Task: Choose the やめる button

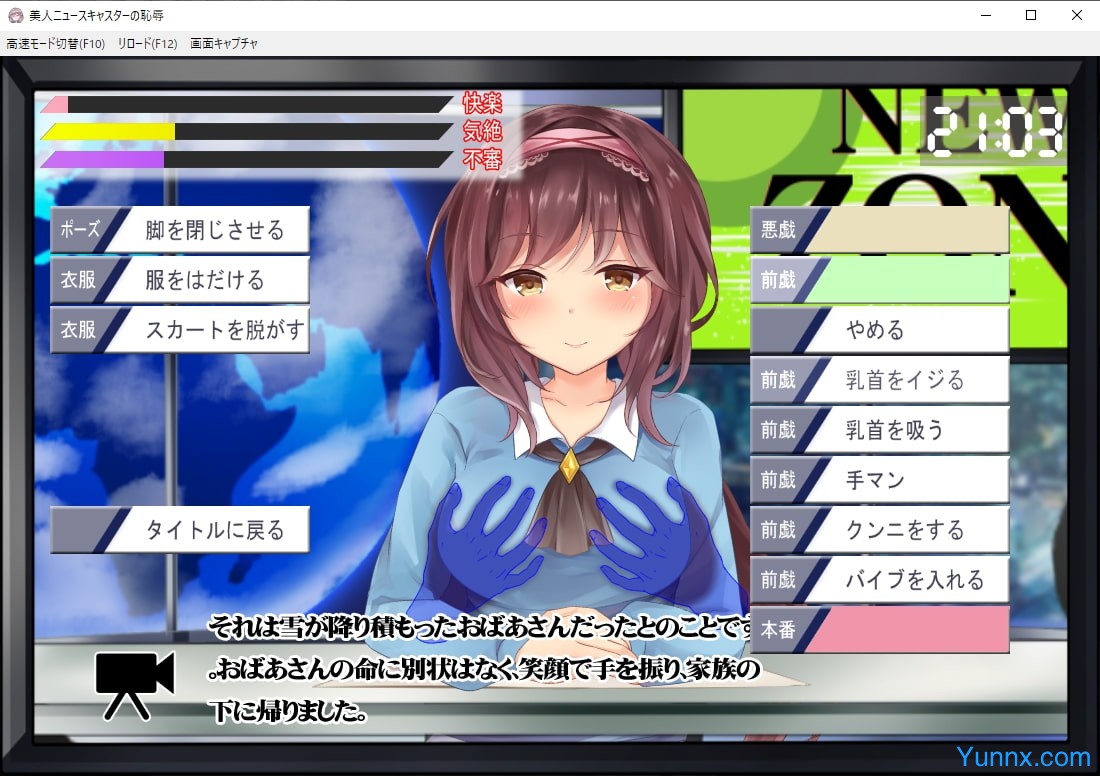Action: (x=880, y=330)
